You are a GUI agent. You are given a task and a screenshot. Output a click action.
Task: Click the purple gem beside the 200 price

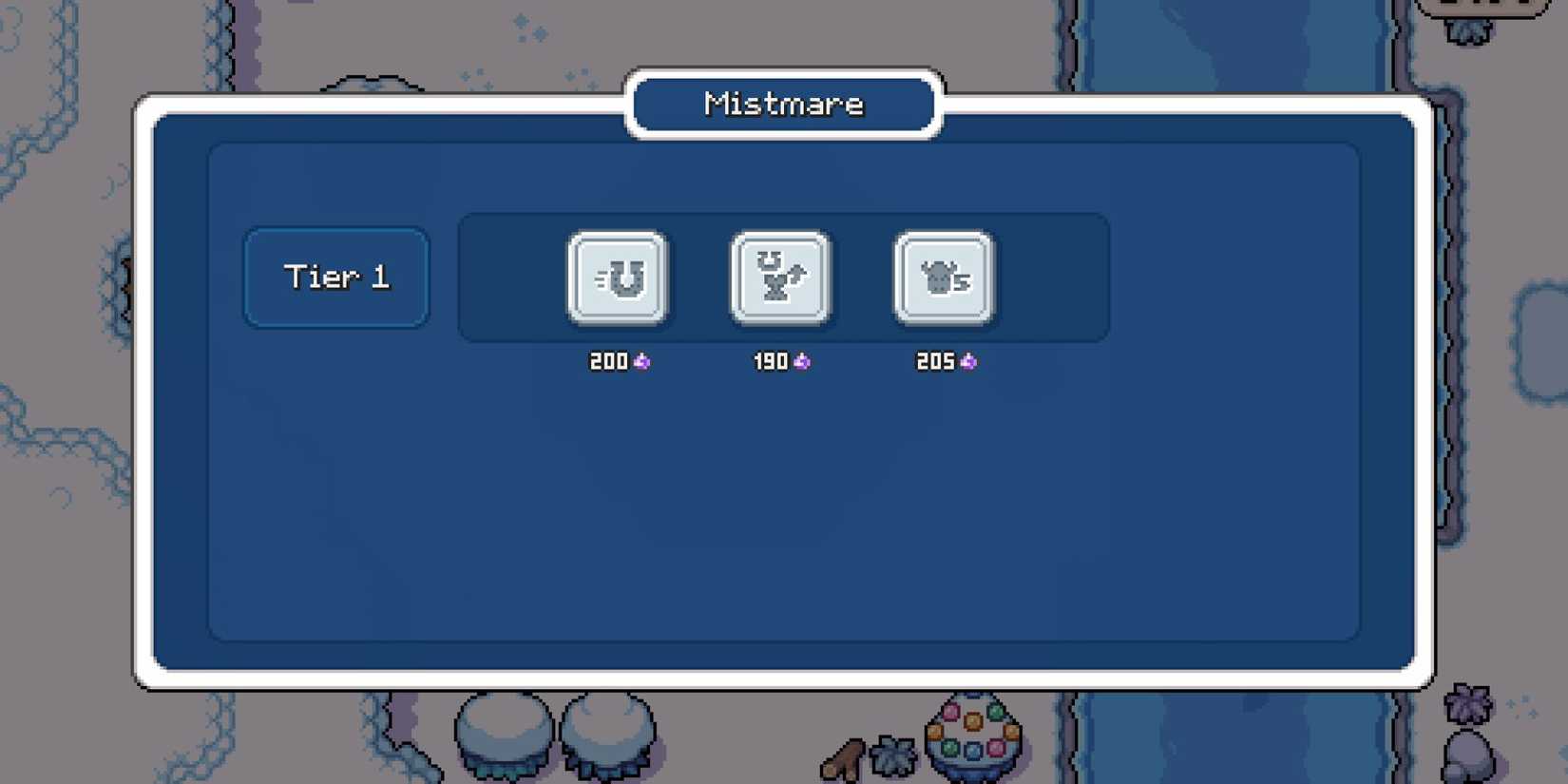point(642,361)
